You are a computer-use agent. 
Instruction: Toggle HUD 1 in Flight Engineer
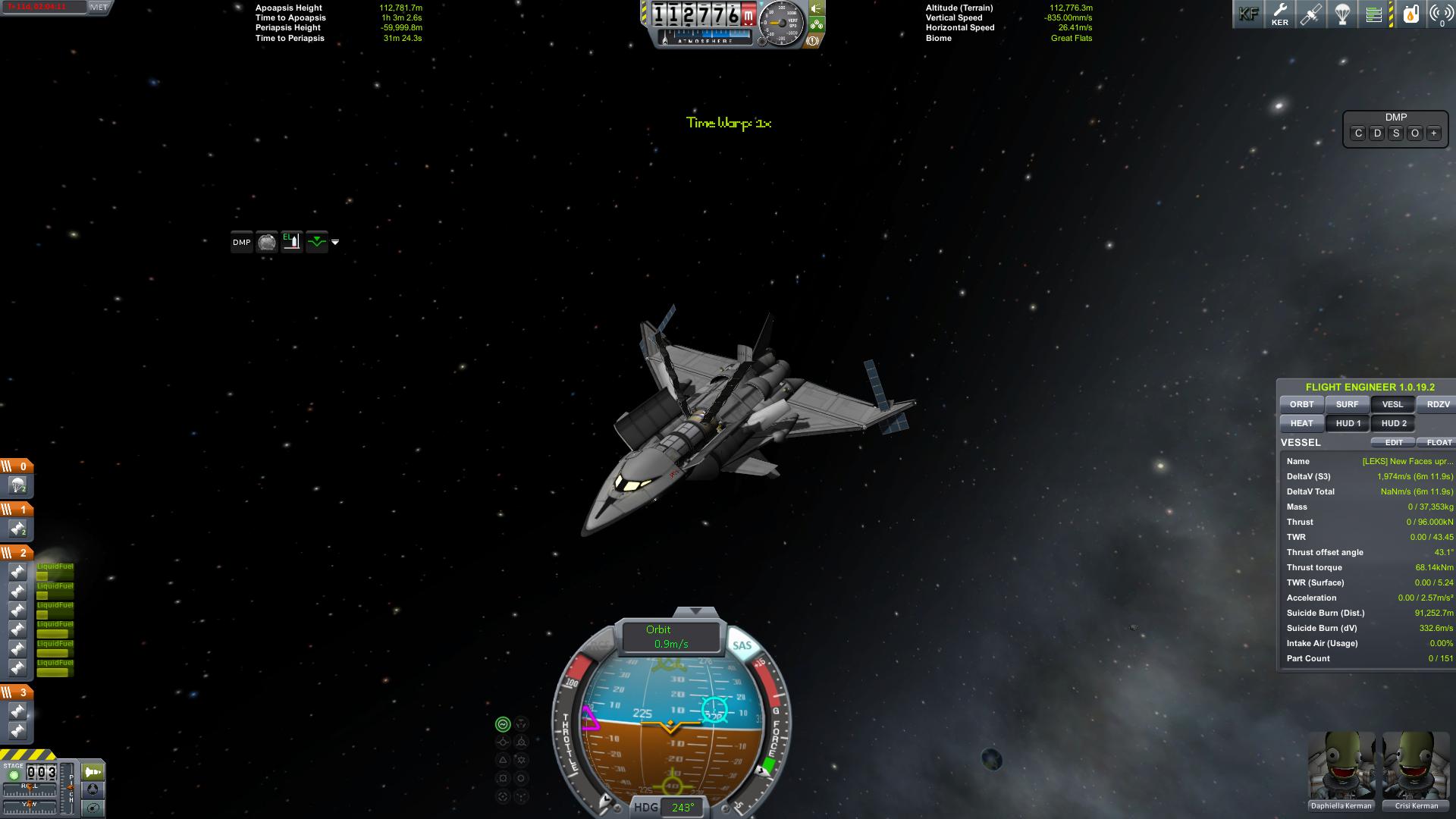[x=1348, y=423]
